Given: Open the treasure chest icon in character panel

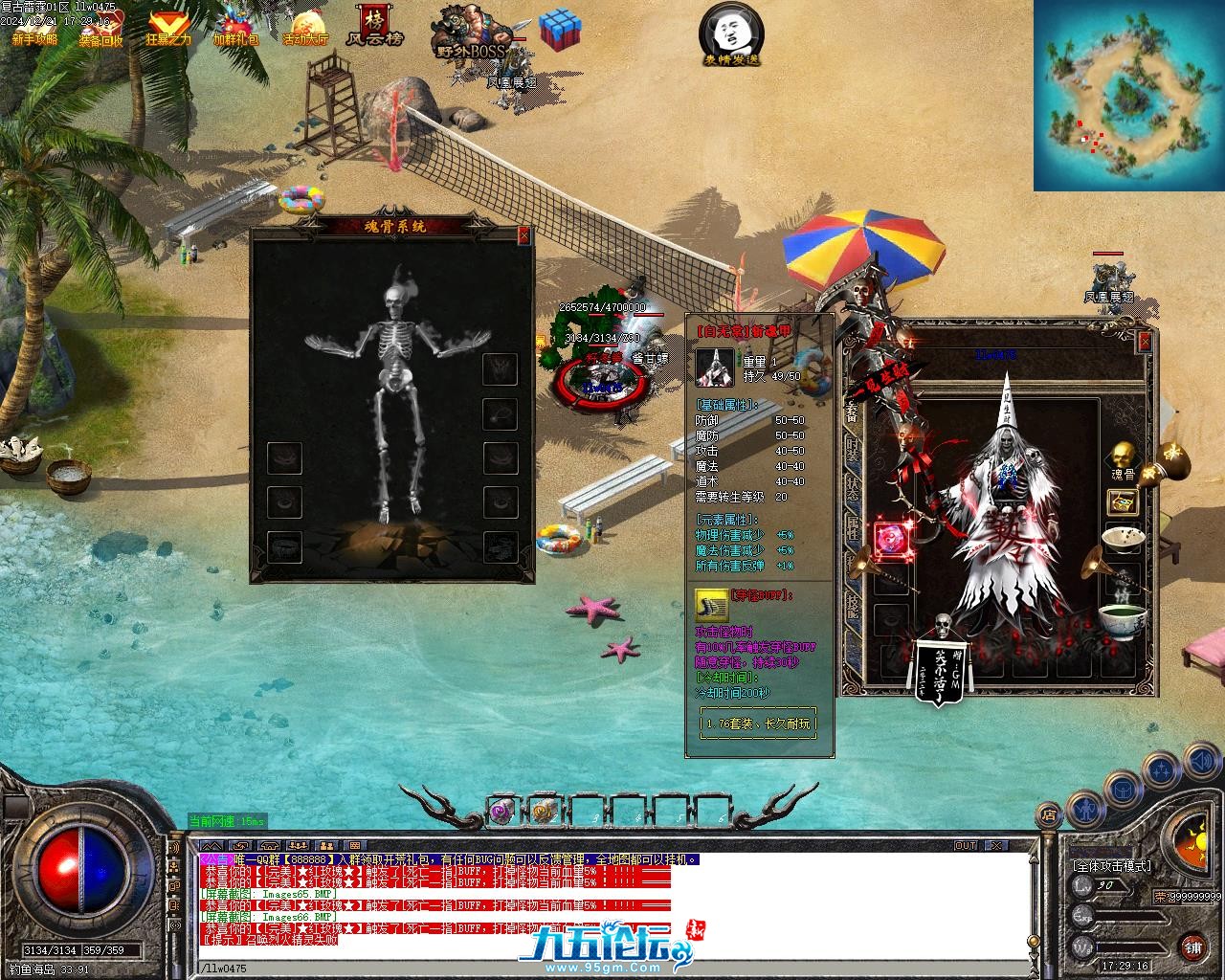Looking at the screenshot, I should coord(1123,501).
